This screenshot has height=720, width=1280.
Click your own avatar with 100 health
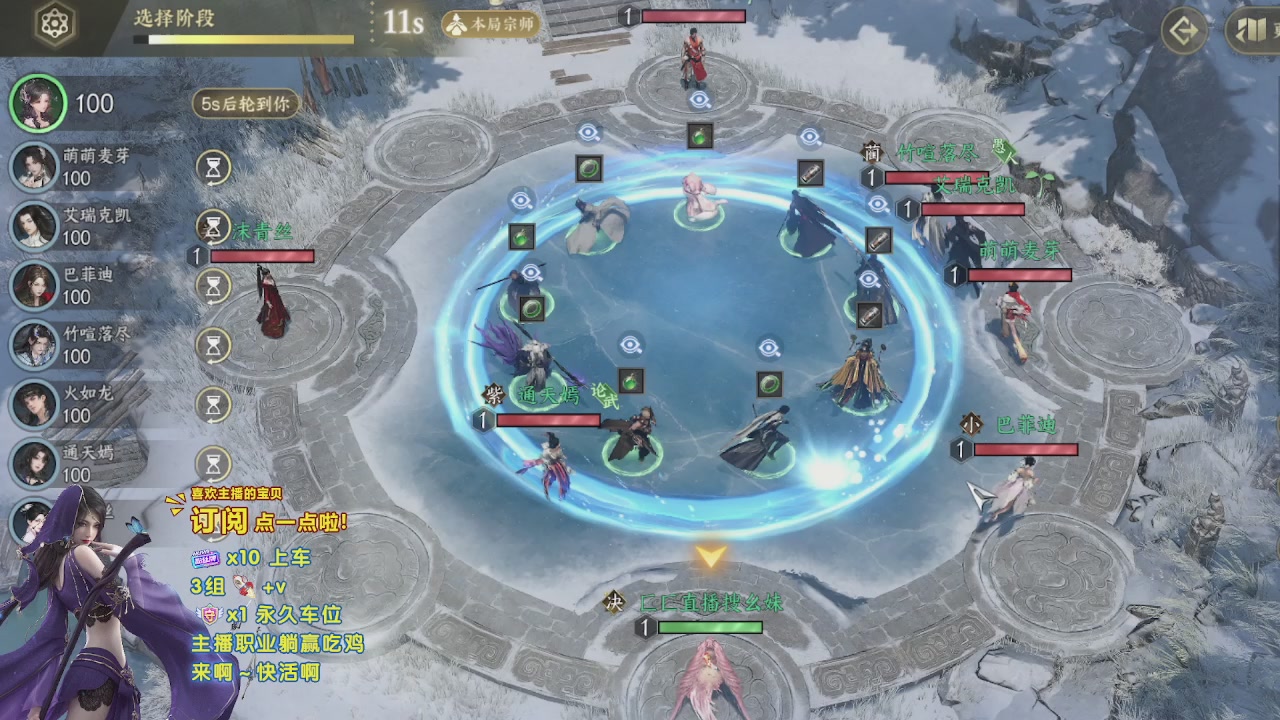click(x=39, y=103)
